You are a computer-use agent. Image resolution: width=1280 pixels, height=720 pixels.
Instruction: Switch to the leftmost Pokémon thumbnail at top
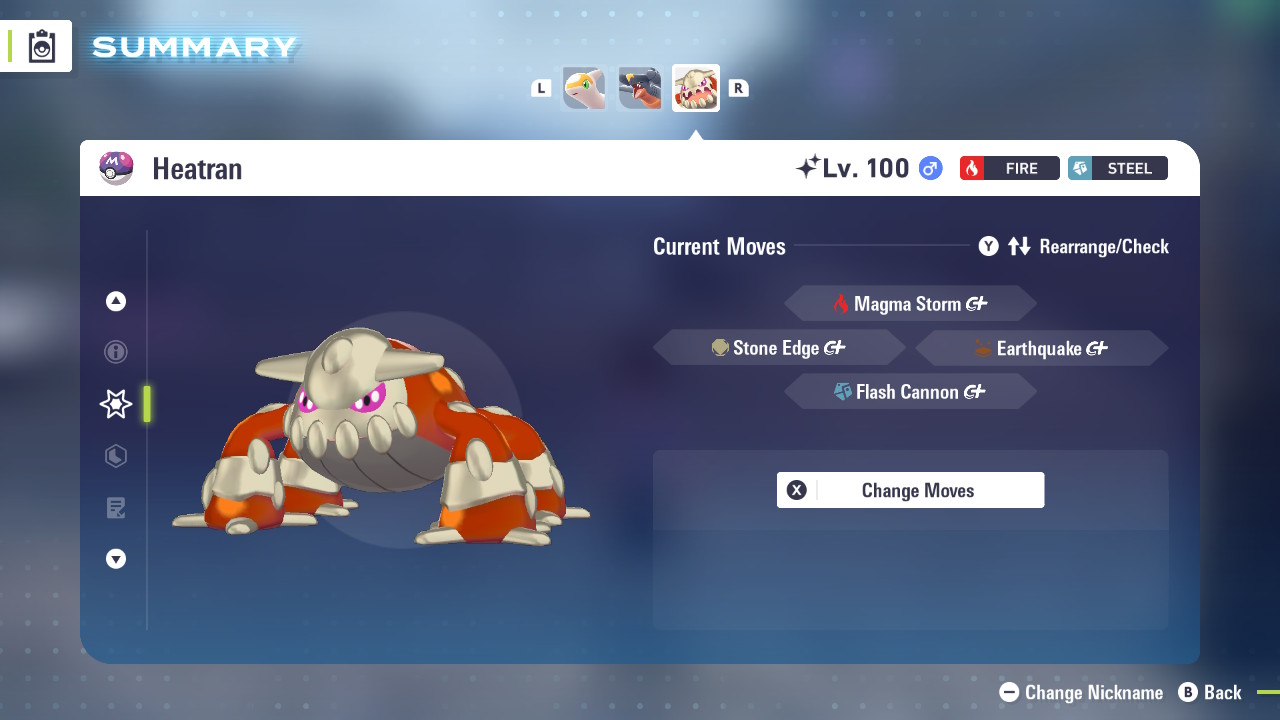583,88
